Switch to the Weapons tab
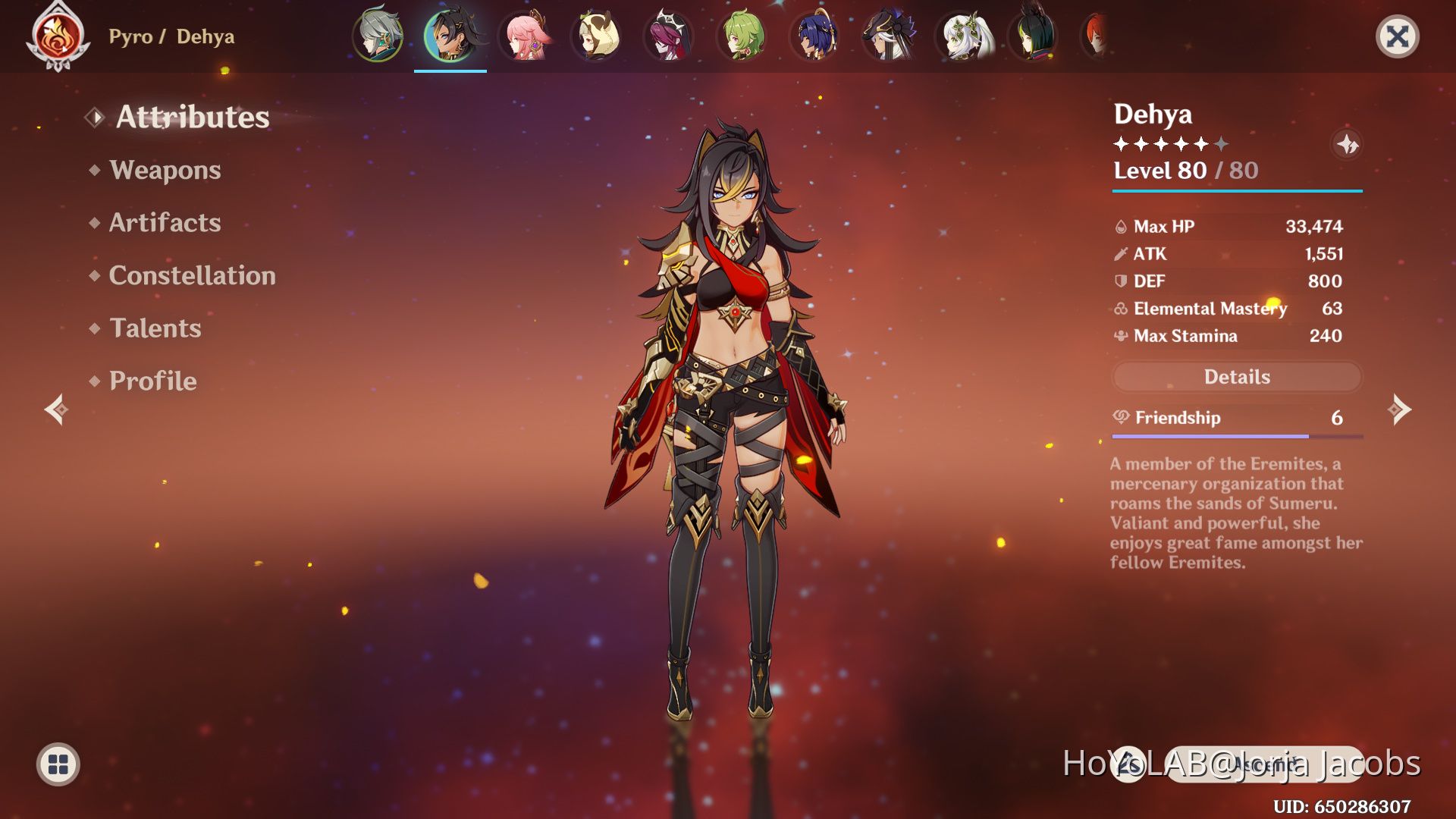 165,171
